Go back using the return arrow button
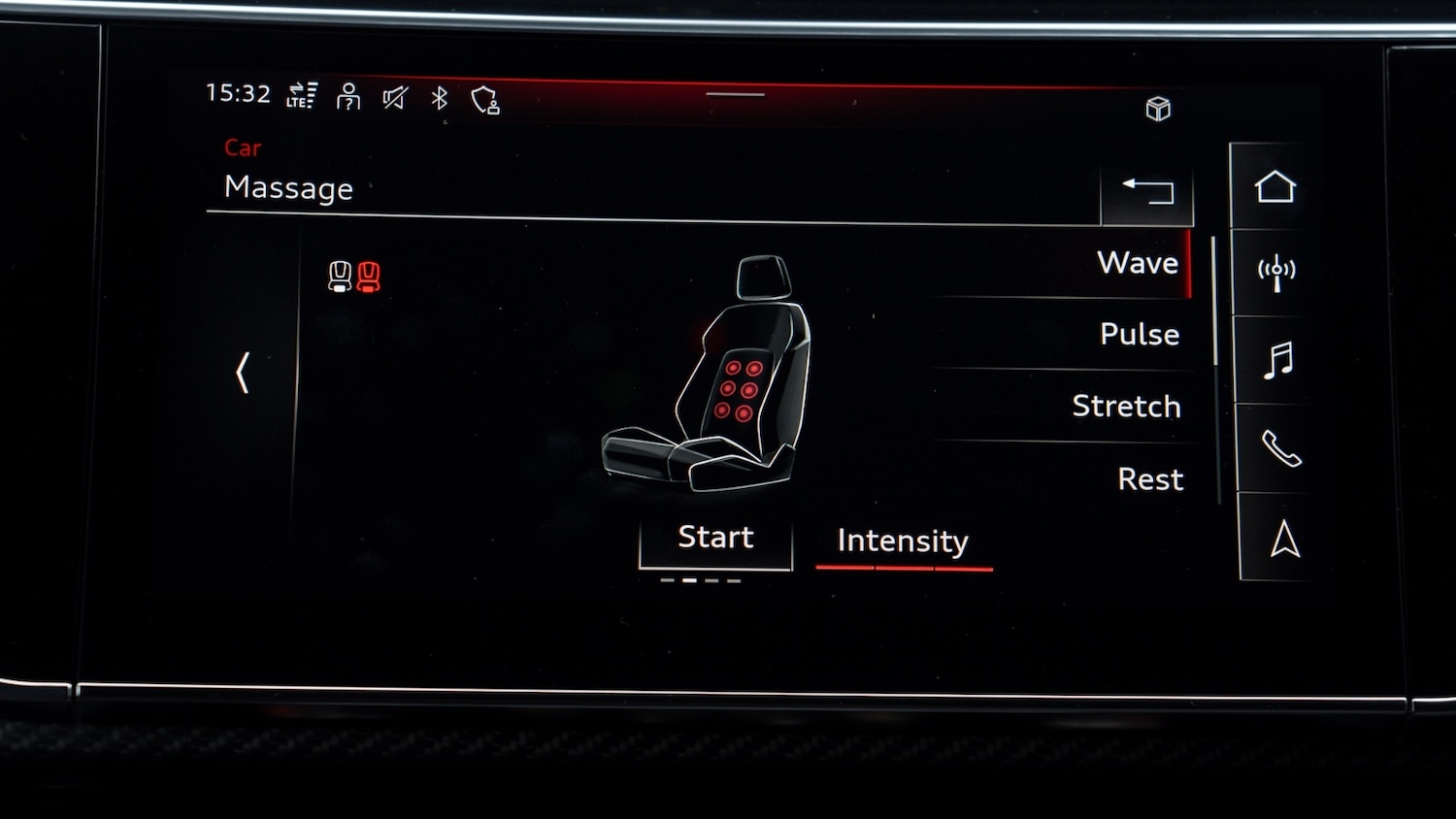 coord(1147,190)
